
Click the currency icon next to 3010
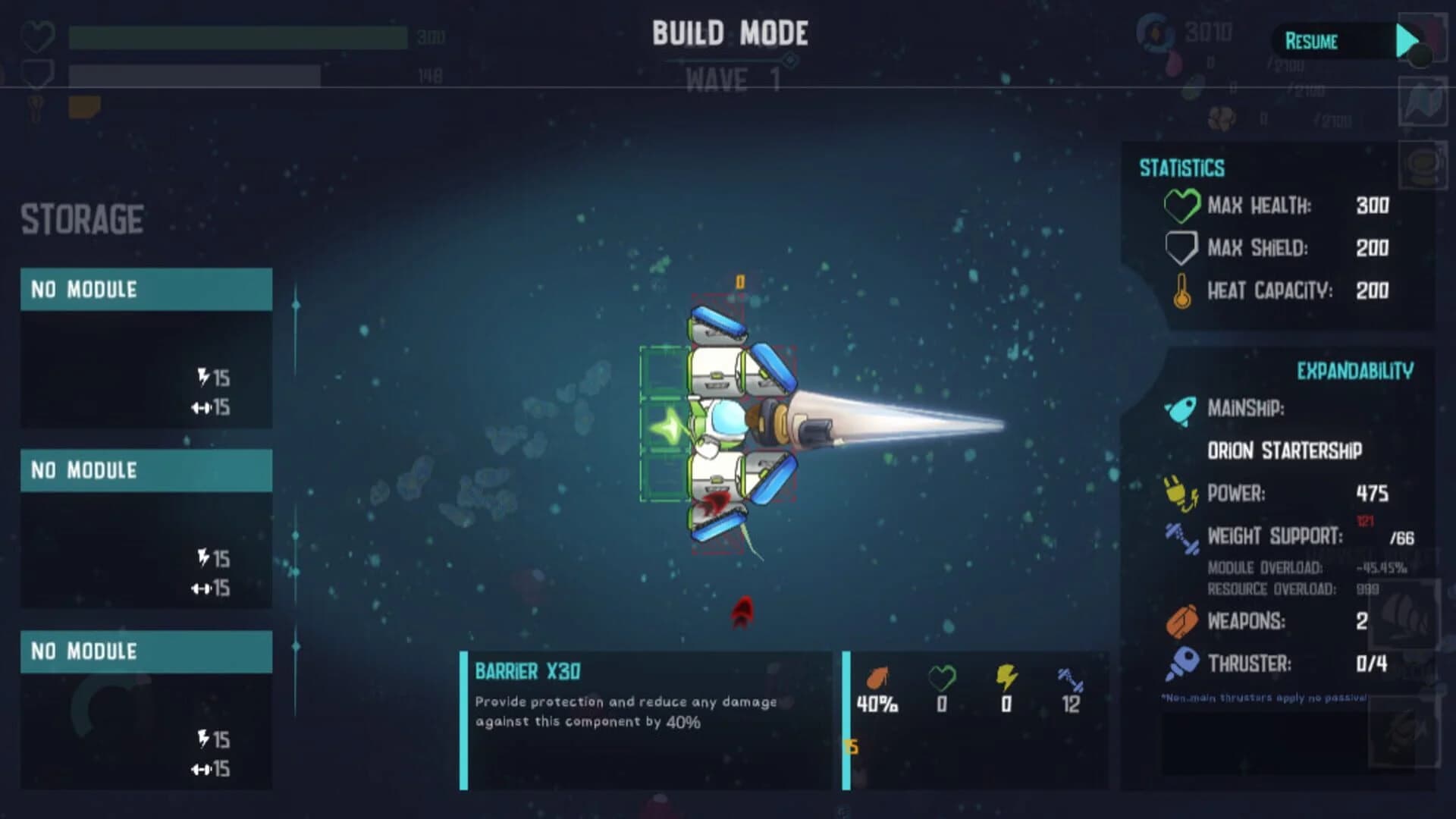coord(1153,32)
